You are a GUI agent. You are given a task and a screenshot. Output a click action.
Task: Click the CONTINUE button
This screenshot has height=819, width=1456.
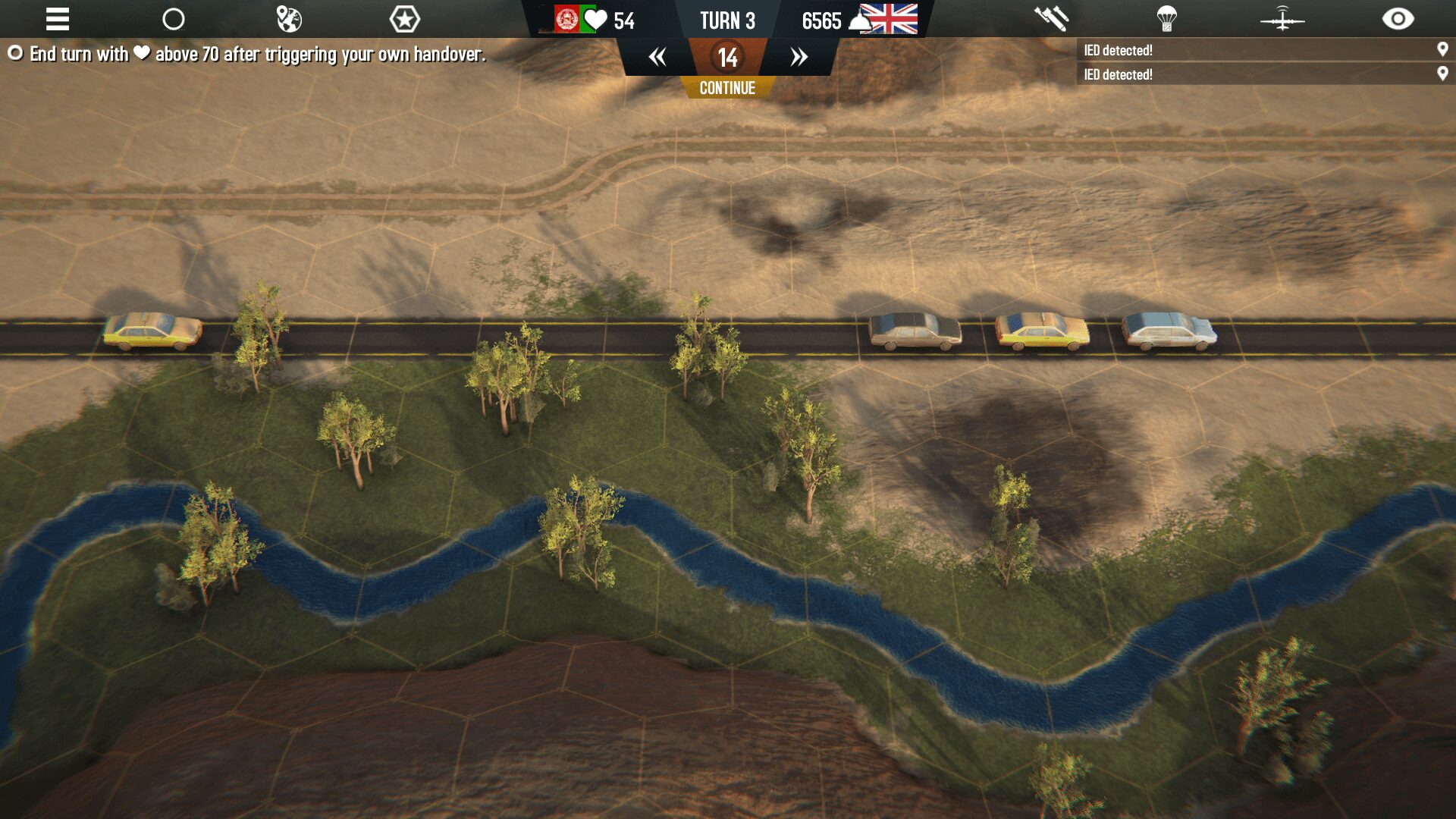(727, 88)
